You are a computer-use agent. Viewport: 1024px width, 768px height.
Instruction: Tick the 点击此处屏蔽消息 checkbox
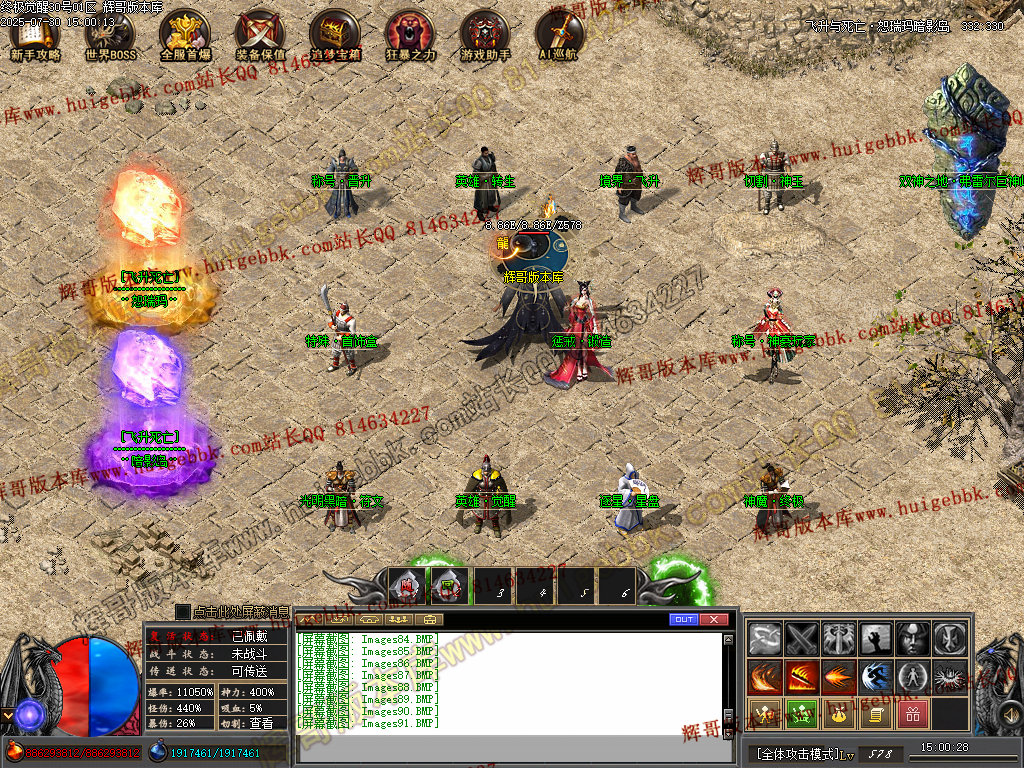click(x=183, y=611)
